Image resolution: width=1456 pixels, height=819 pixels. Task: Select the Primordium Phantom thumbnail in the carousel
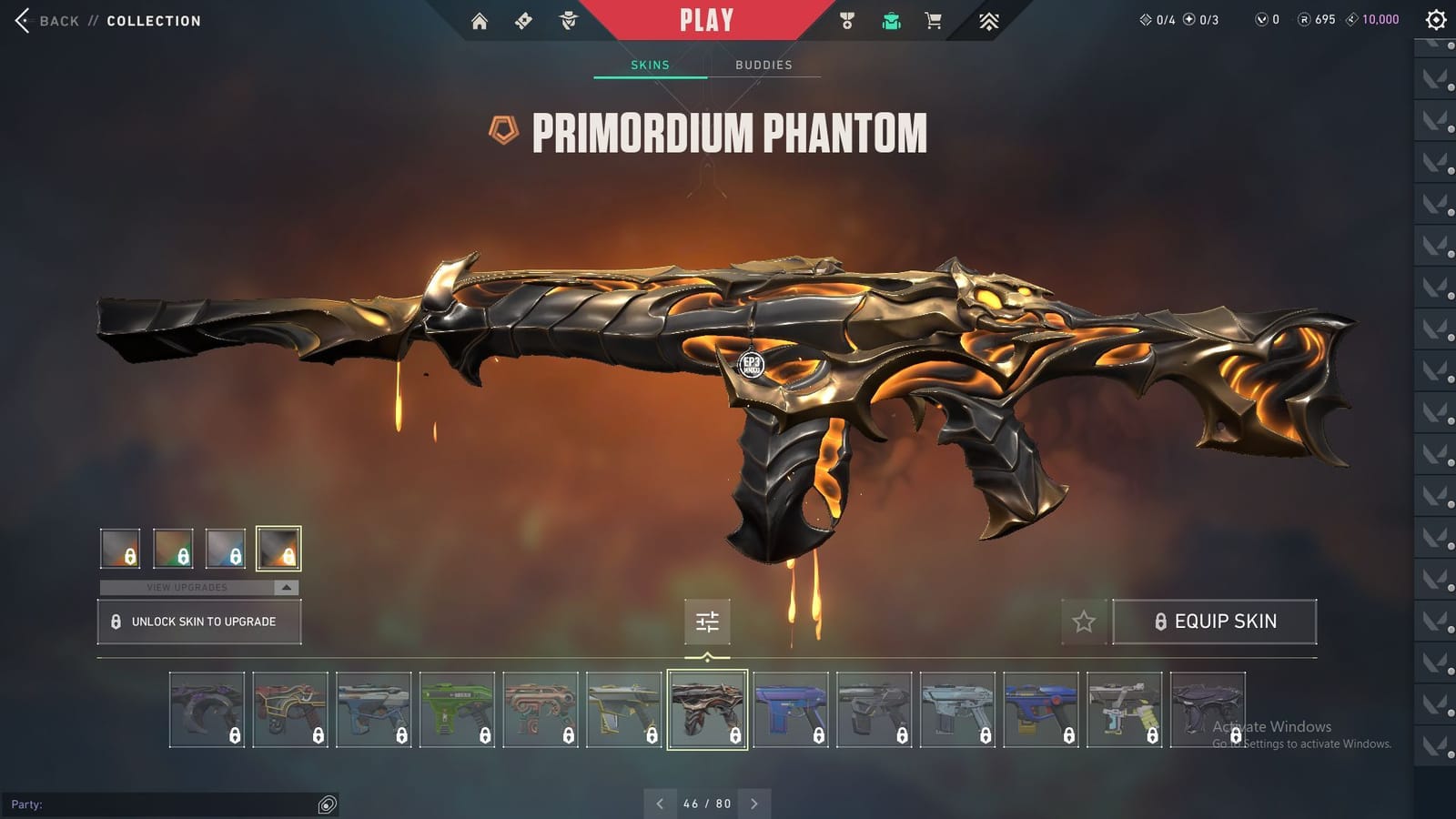click(708, 710)
